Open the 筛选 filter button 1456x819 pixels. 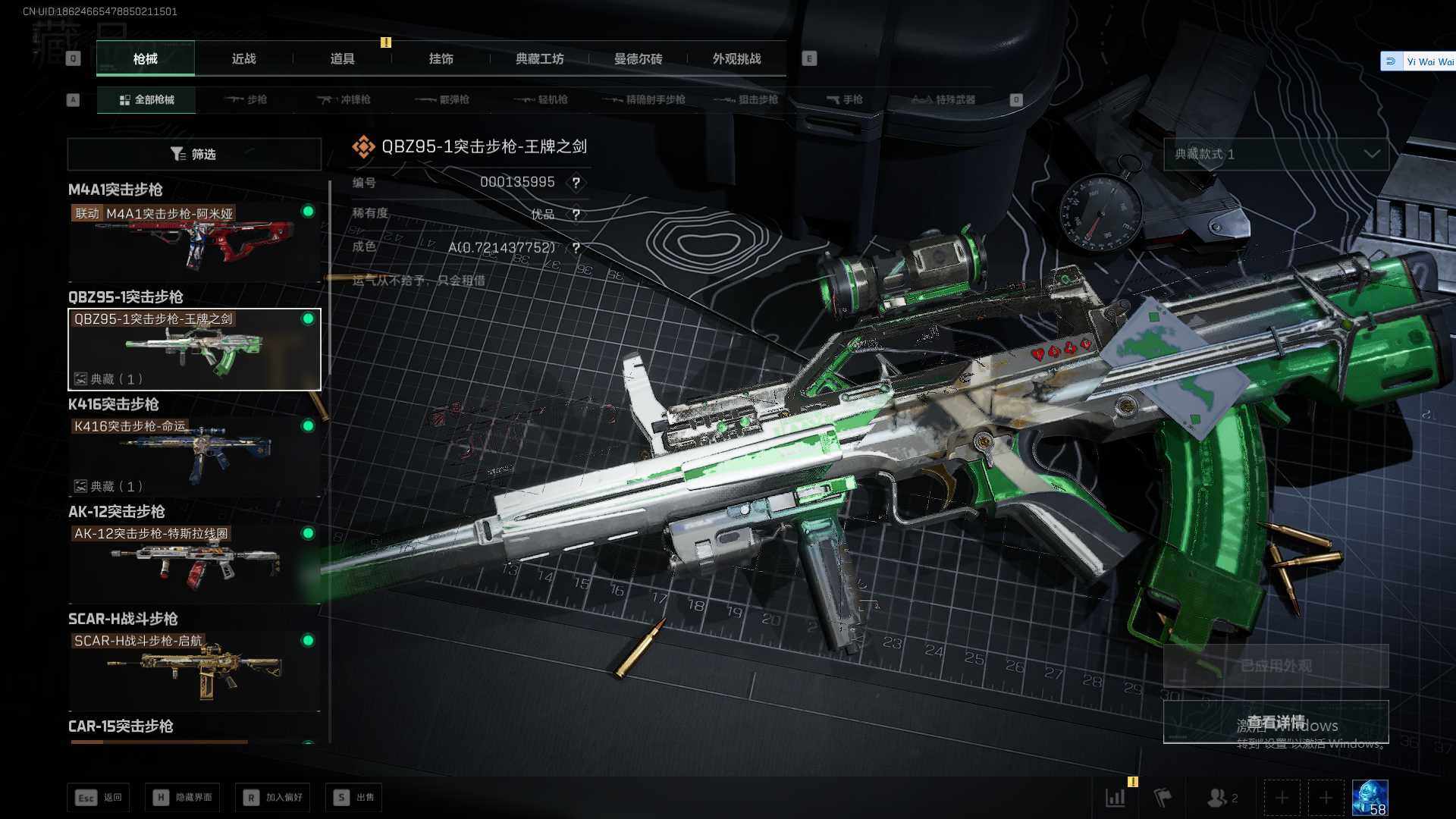tap(194, 155)
